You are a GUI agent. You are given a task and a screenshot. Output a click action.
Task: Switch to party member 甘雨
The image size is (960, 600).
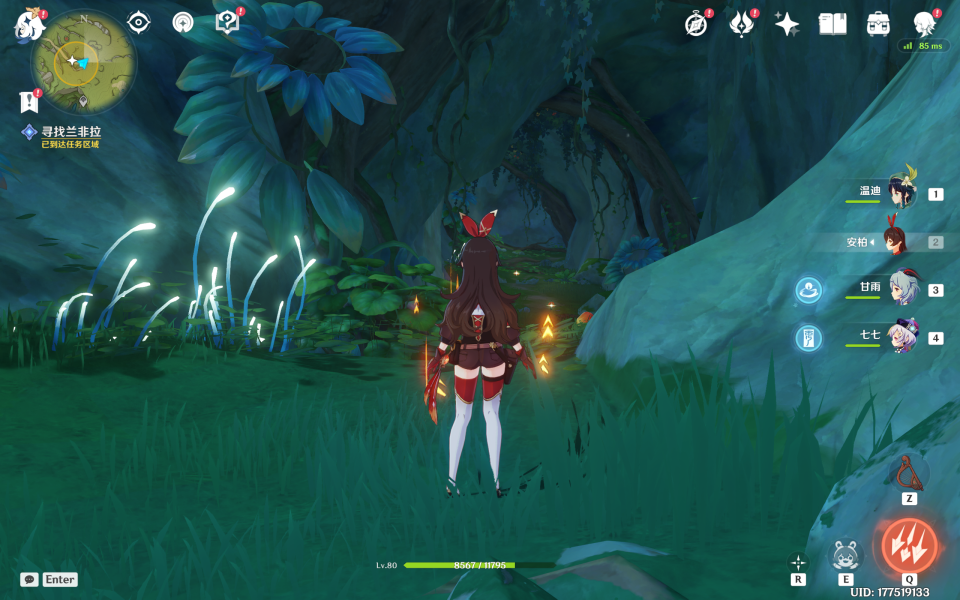click(900, 289)
